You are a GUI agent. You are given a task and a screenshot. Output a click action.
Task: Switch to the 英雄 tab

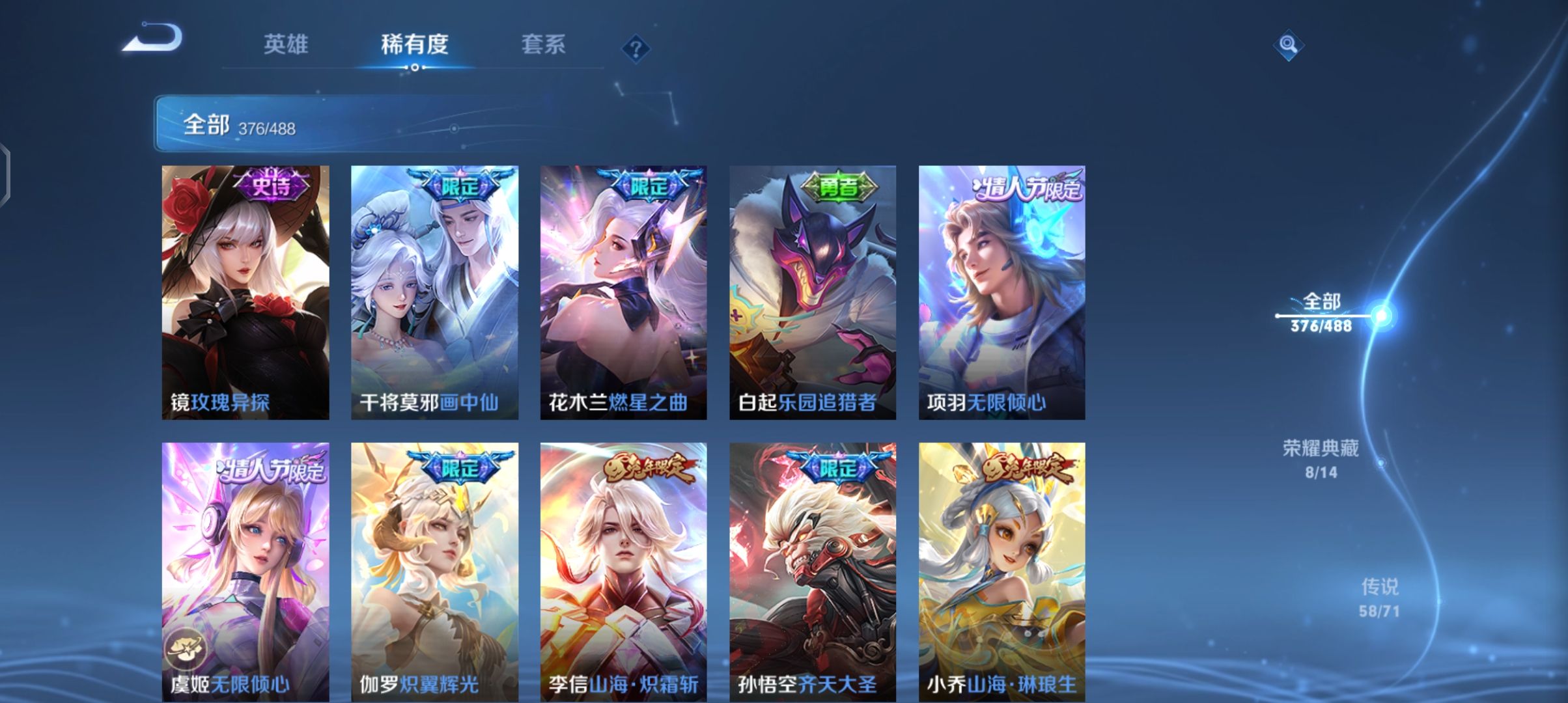(x=287, y=44)
